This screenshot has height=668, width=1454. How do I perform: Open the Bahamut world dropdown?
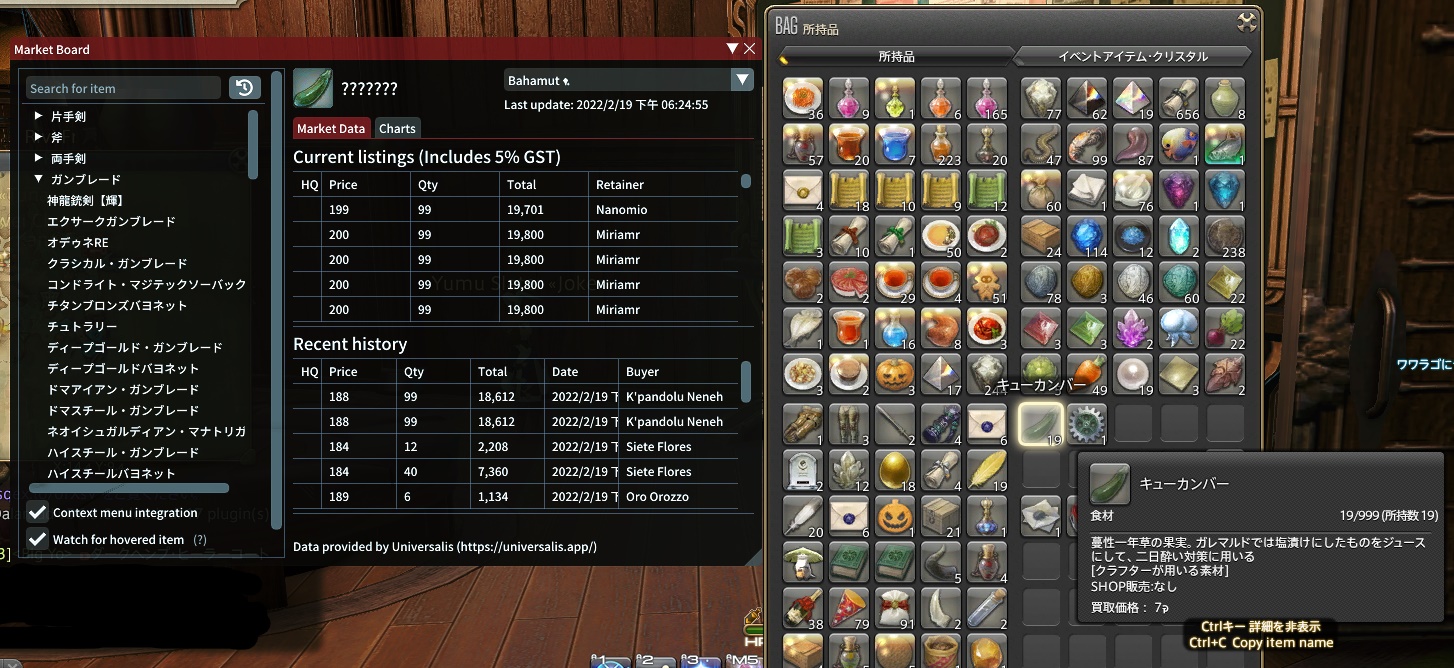click(x=741, y=80)
